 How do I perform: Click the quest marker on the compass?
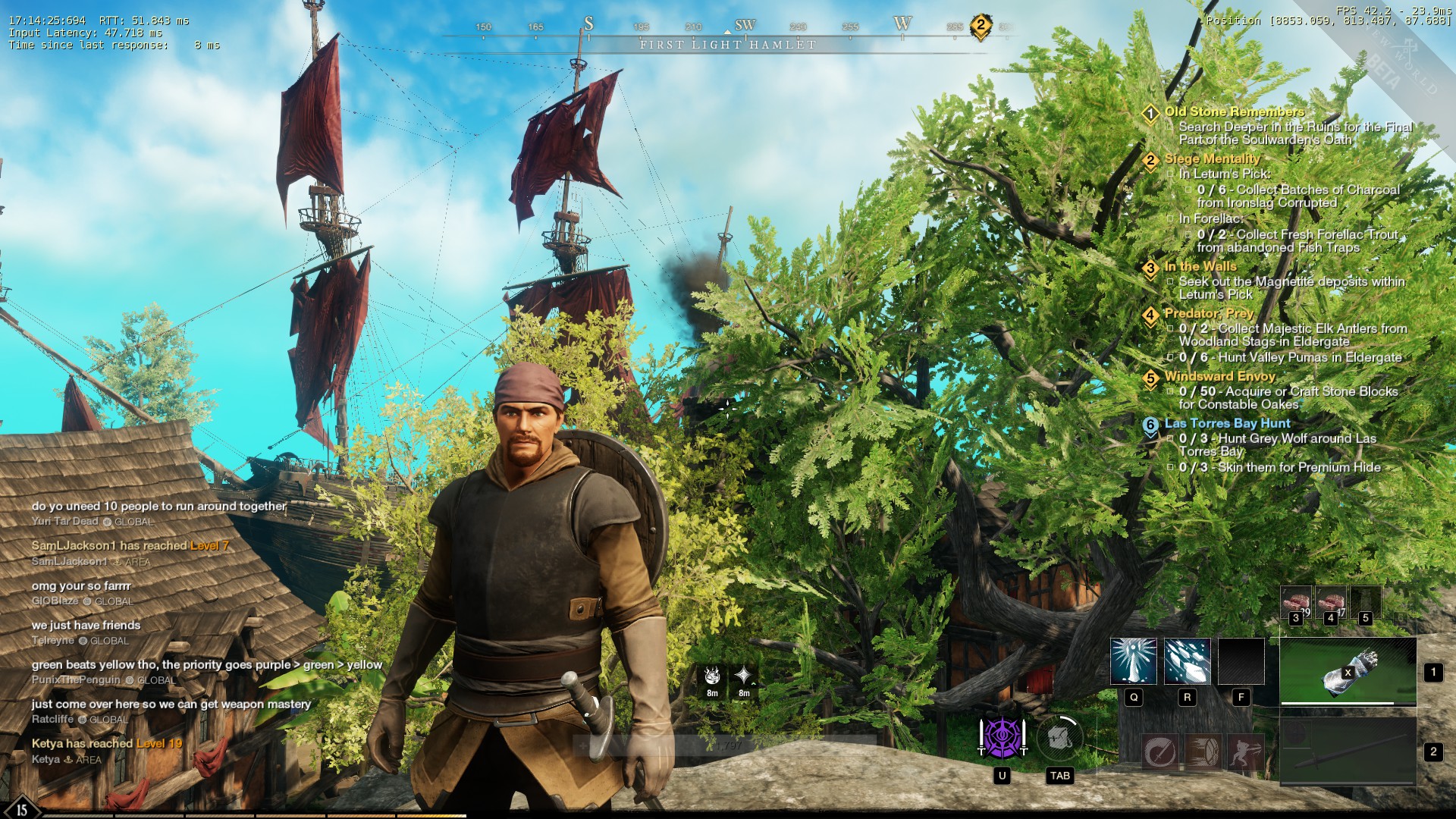980,27
